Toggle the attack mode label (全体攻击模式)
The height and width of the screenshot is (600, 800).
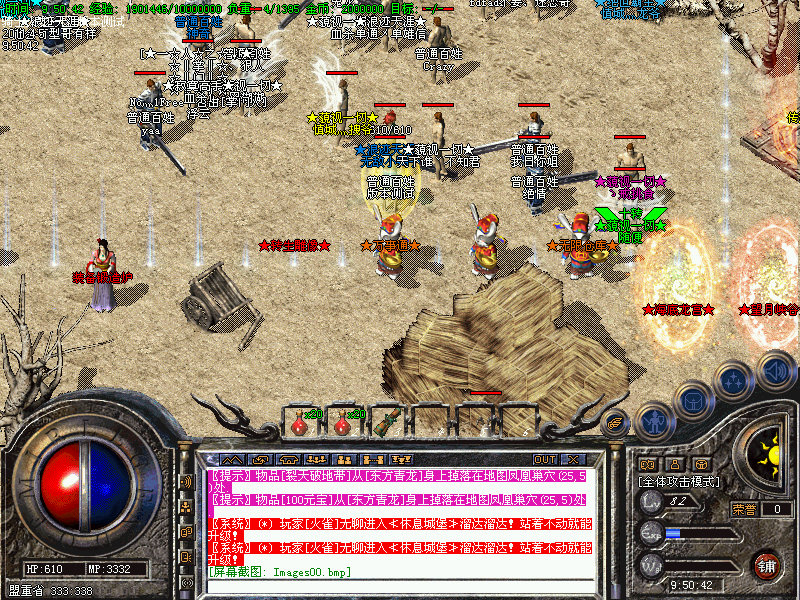click(x=678, y=481)
